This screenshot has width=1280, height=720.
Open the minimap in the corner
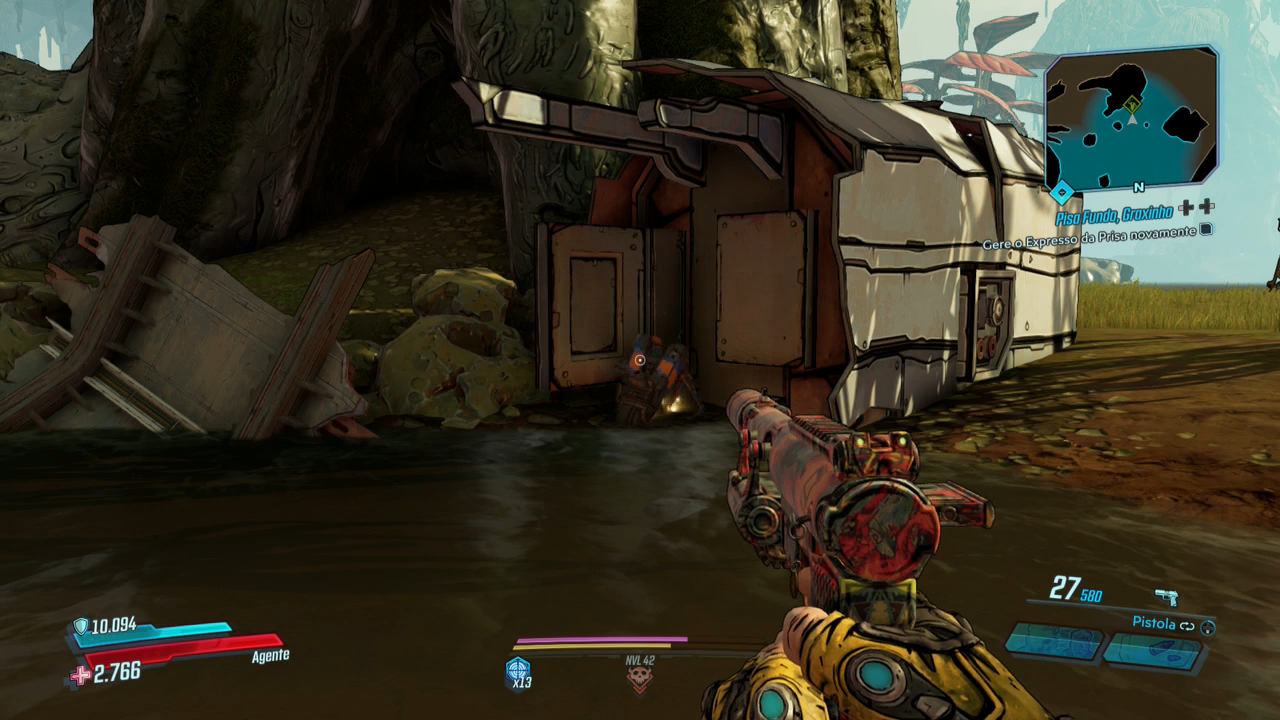pos(1131,118)
